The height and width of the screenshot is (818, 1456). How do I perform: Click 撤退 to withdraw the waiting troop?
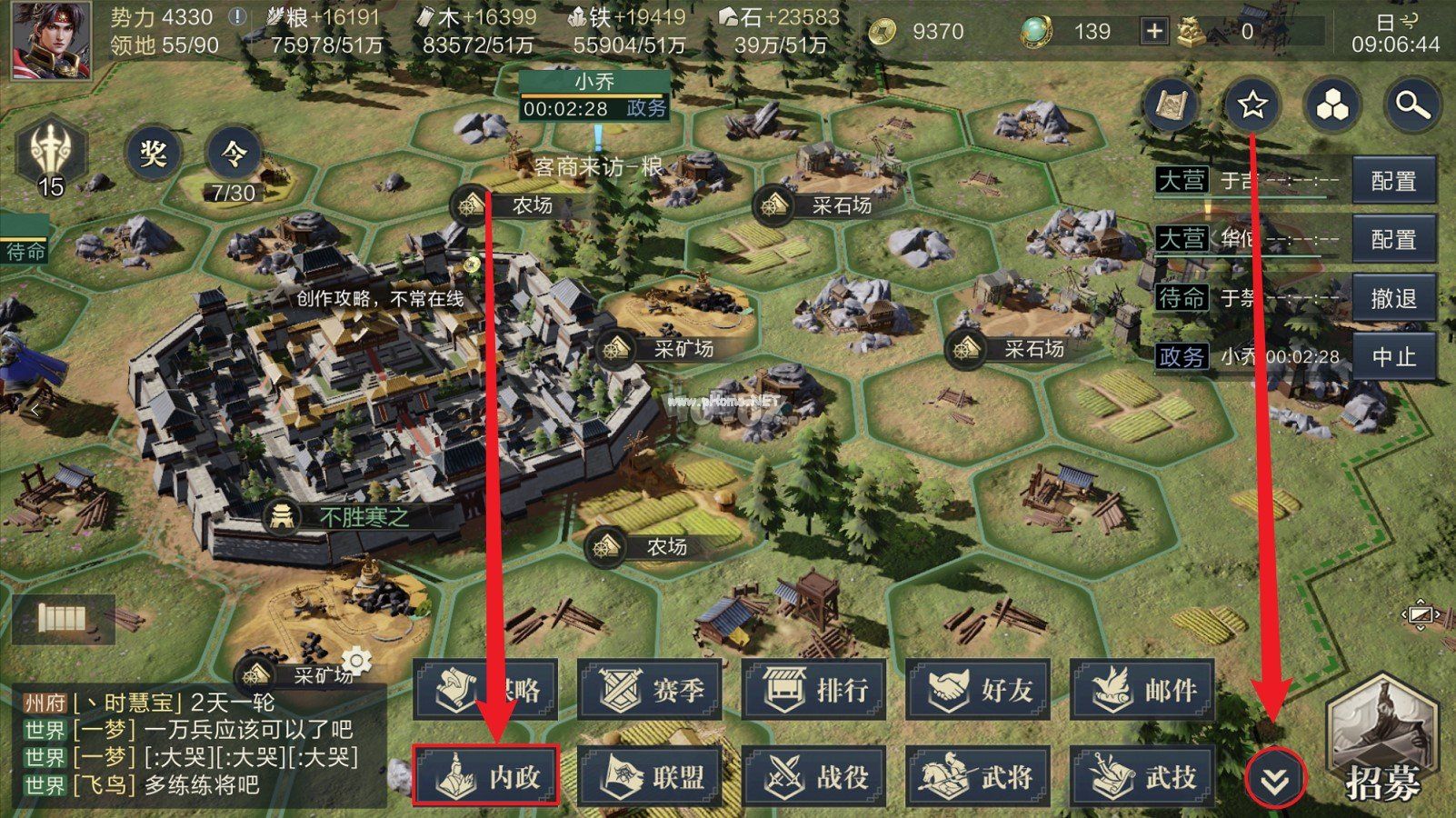coord(1393,298)
